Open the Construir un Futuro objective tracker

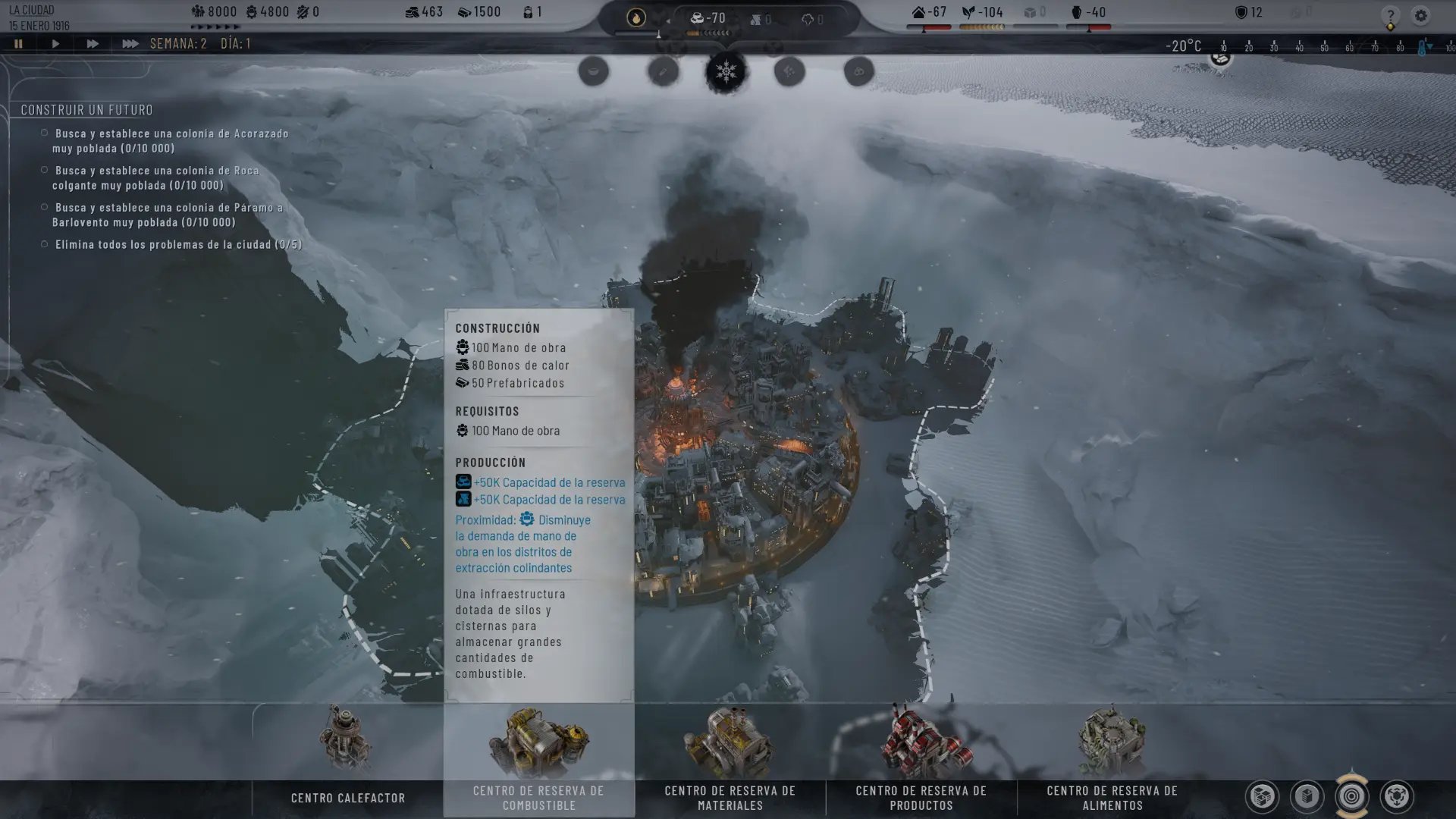(86, 110)
